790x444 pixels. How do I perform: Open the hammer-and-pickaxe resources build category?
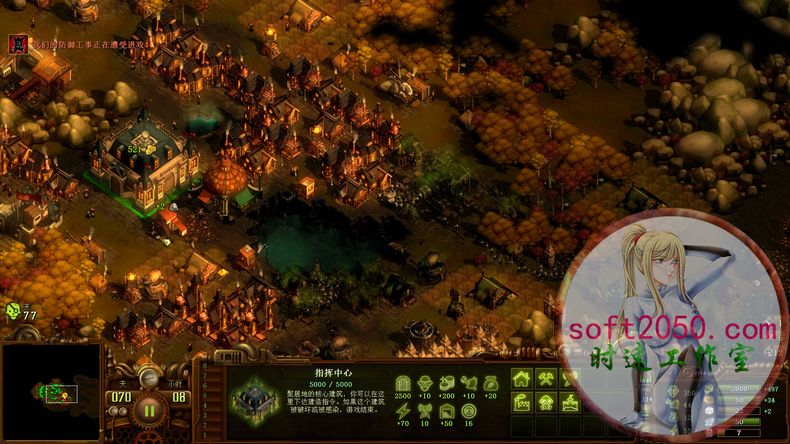click(x=546, y=379)
